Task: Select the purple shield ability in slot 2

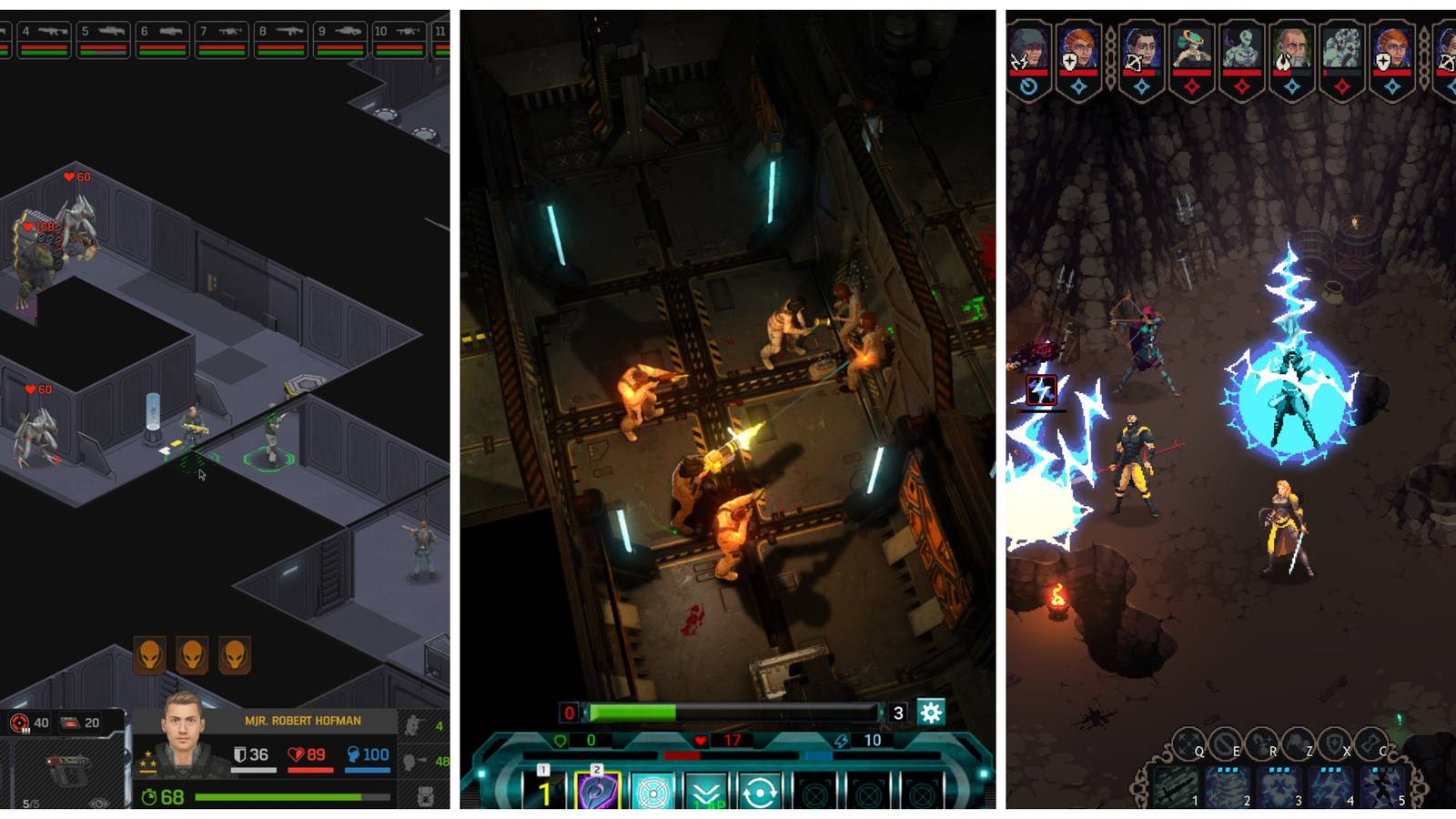Action: click(596, 788)
